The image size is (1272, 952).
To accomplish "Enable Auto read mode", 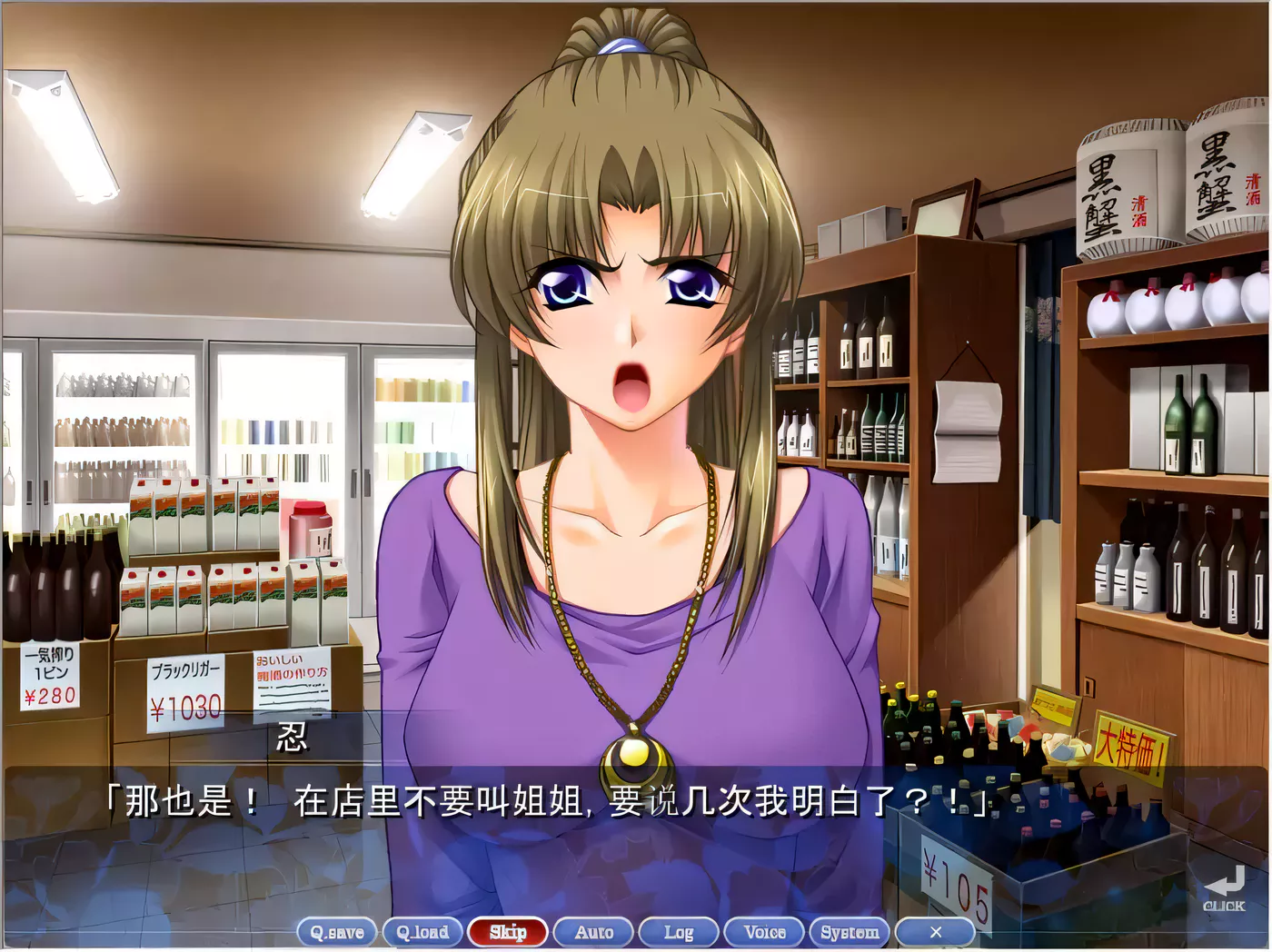I will click(x=593, y=932).
